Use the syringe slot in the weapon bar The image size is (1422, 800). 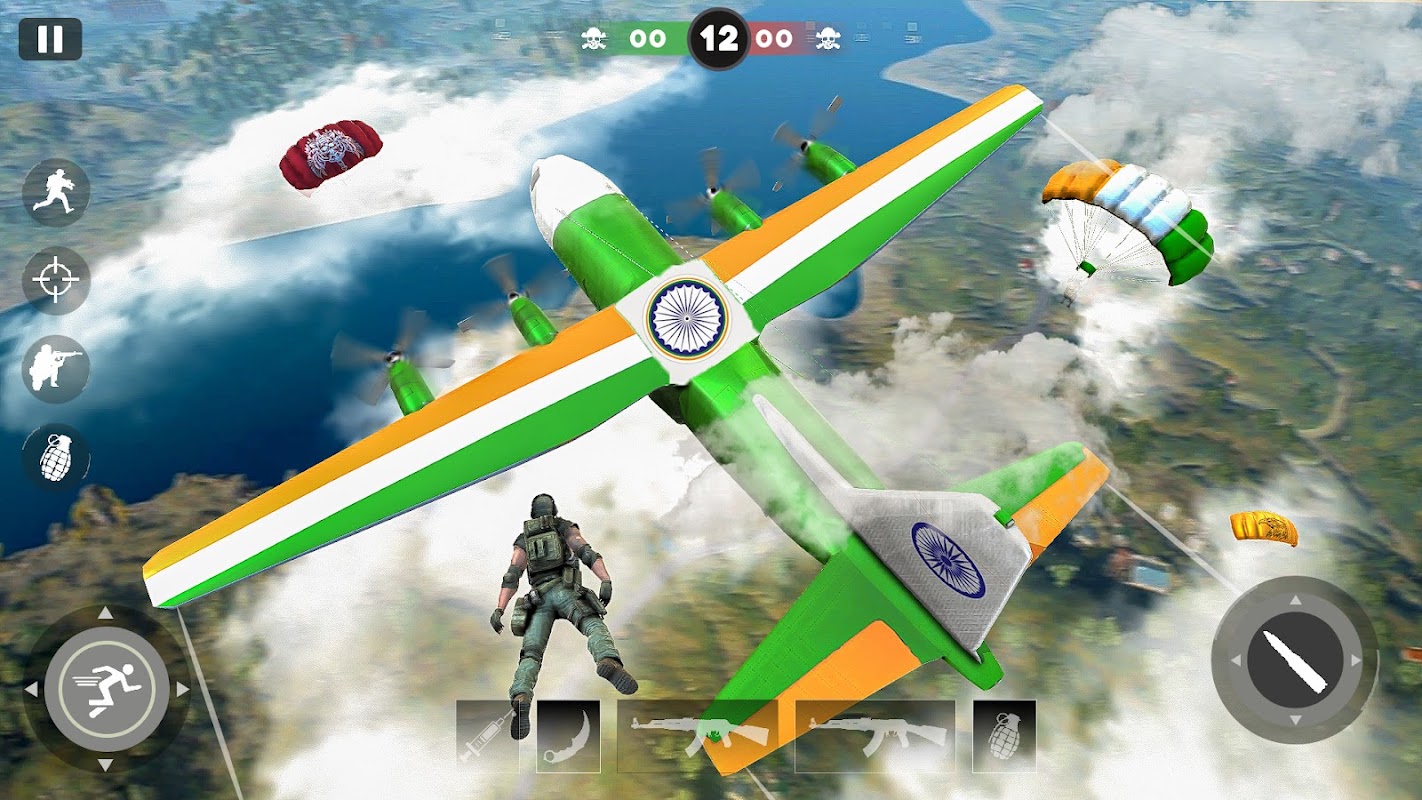[x=487, y=736]
